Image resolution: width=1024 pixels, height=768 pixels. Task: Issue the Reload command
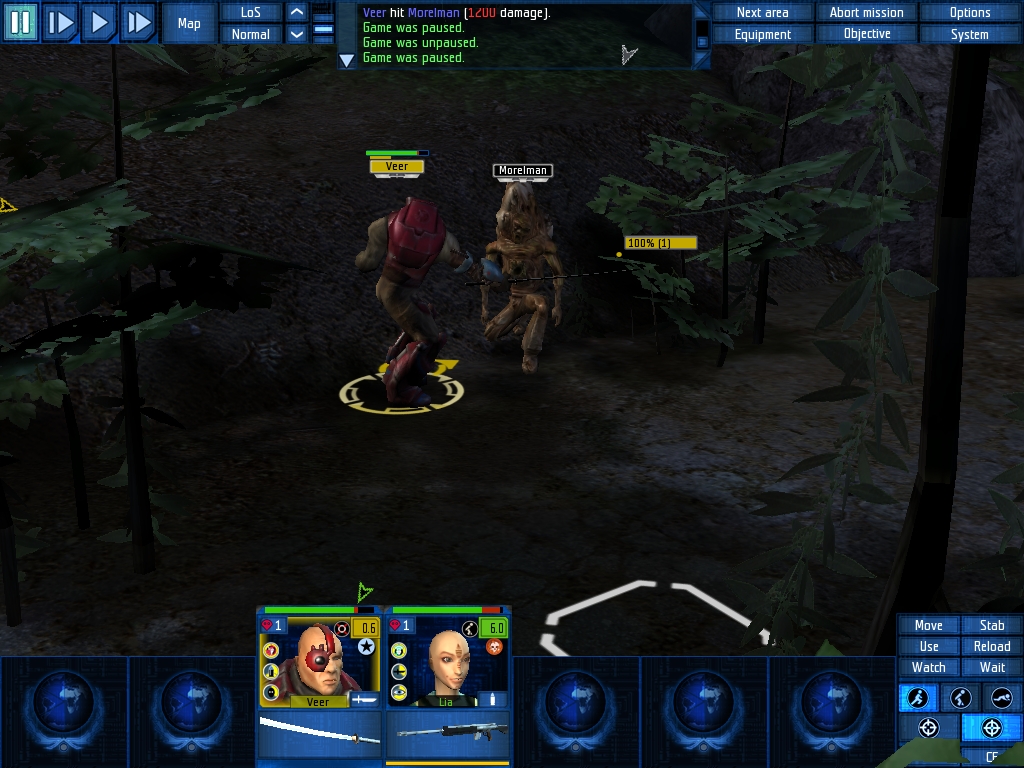coord(991,646)
